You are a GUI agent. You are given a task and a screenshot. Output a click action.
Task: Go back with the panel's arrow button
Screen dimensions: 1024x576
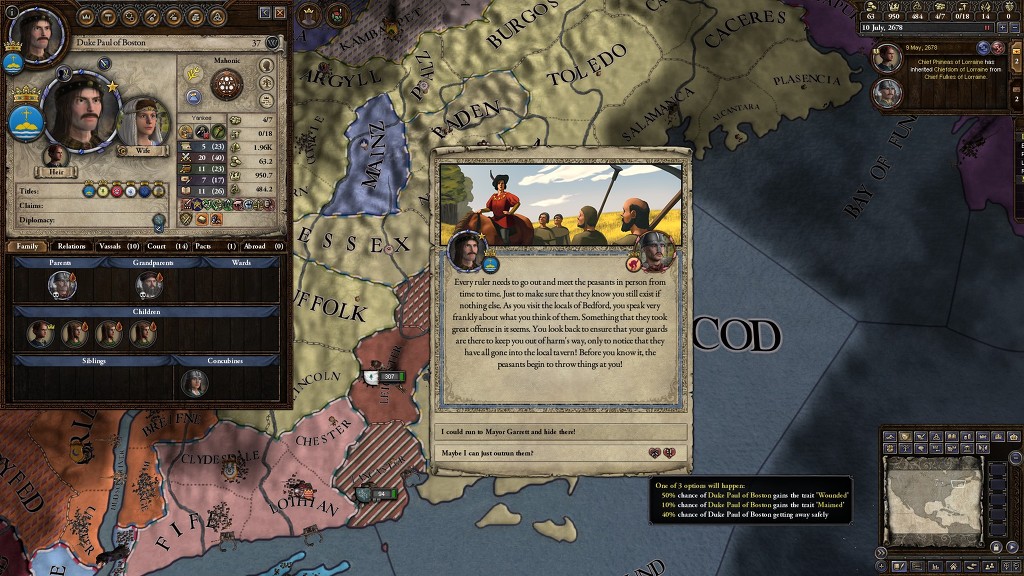pyautogui.click(x=265, y=12)
